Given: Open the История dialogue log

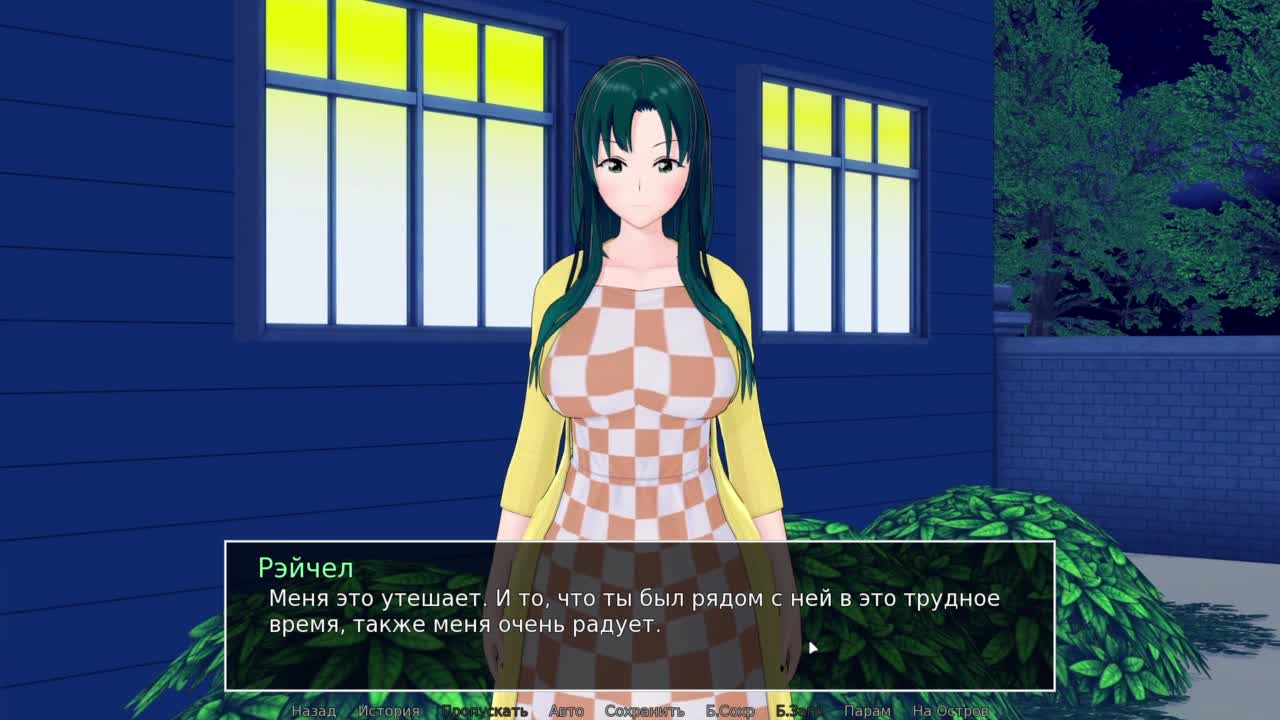Looking at the screenshot, I should pyautogui.click(x=389, y=711).
